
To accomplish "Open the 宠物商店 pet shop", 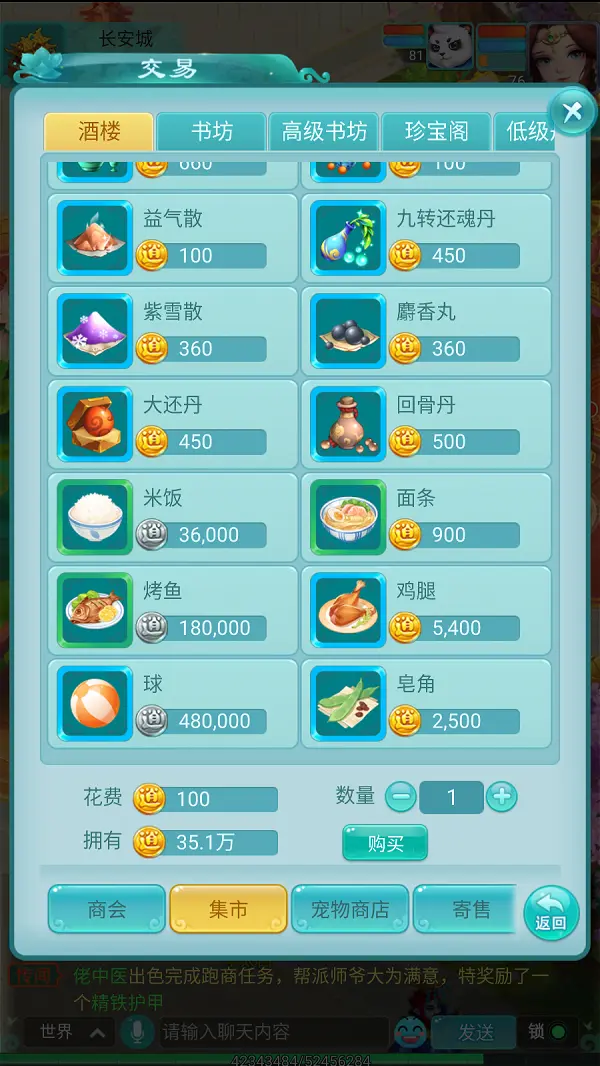I will coord(350,909).
